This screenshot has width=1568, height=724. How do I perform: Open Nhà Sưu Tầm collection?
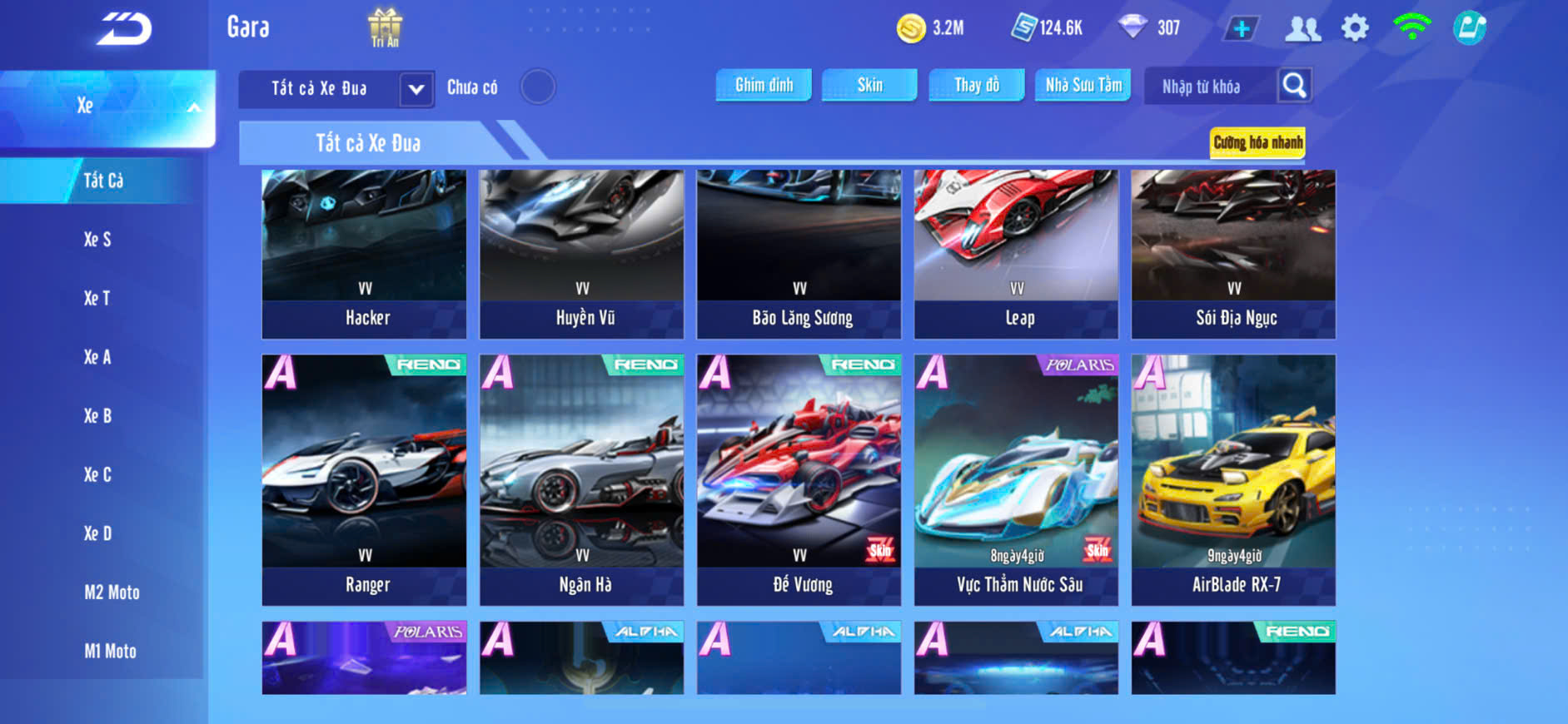click(x=1083, y=85)
